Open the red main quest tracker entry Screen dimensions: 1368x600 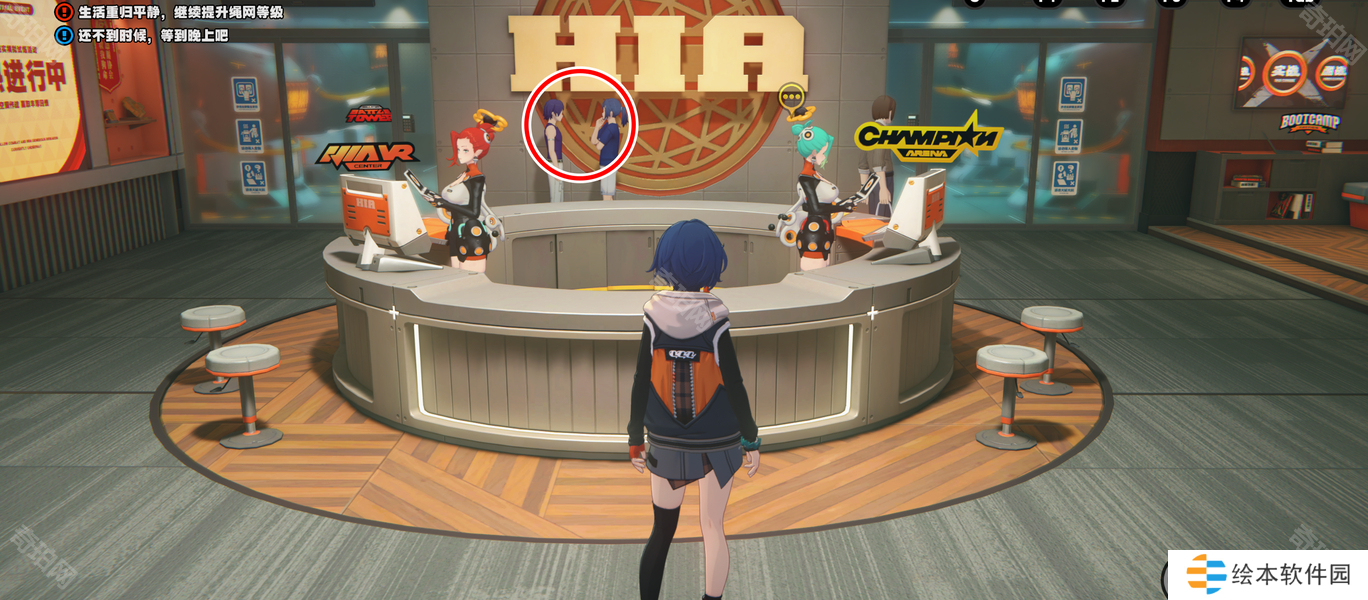pos(170,12)
